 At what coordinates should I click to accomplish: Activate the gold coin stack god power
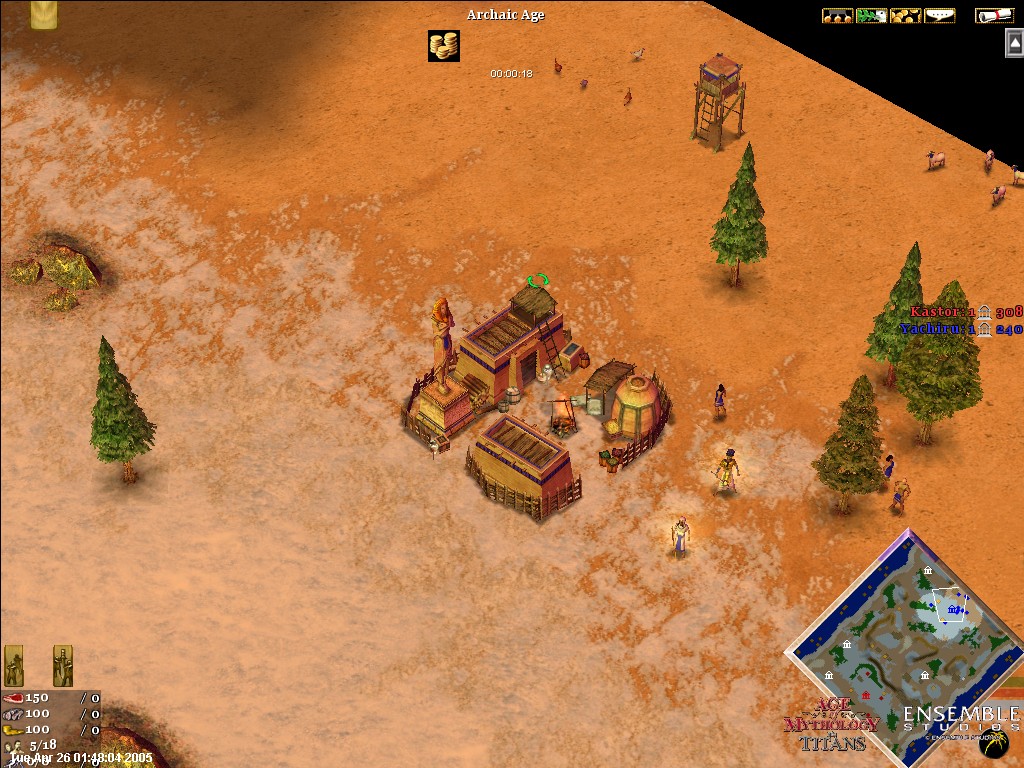click(x=444, y=46)
